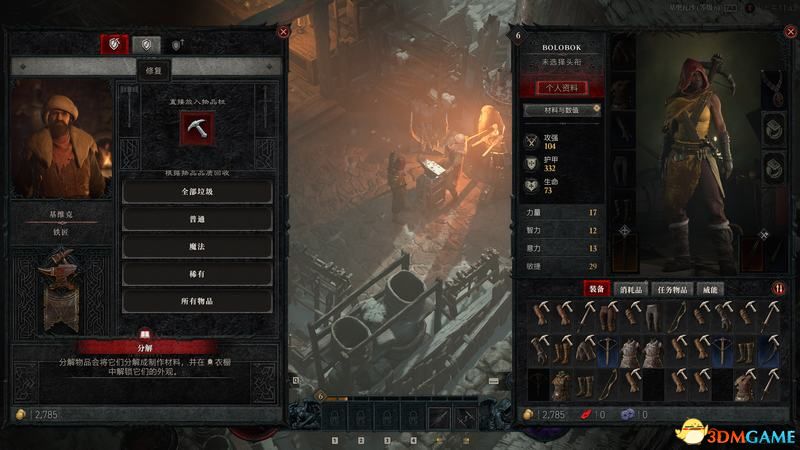
Task: Switch to the repair tab (修复)
Action: (148, 44)
